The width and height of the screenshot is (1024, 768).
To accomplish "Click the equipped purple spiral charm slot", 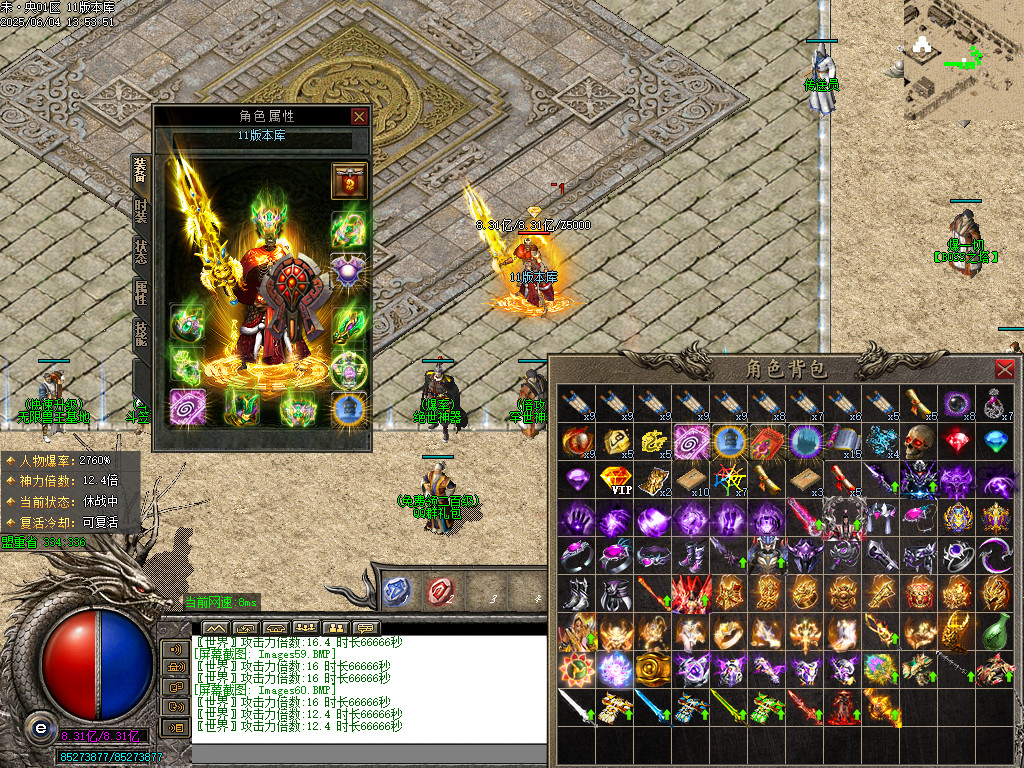I will point(187,409).
